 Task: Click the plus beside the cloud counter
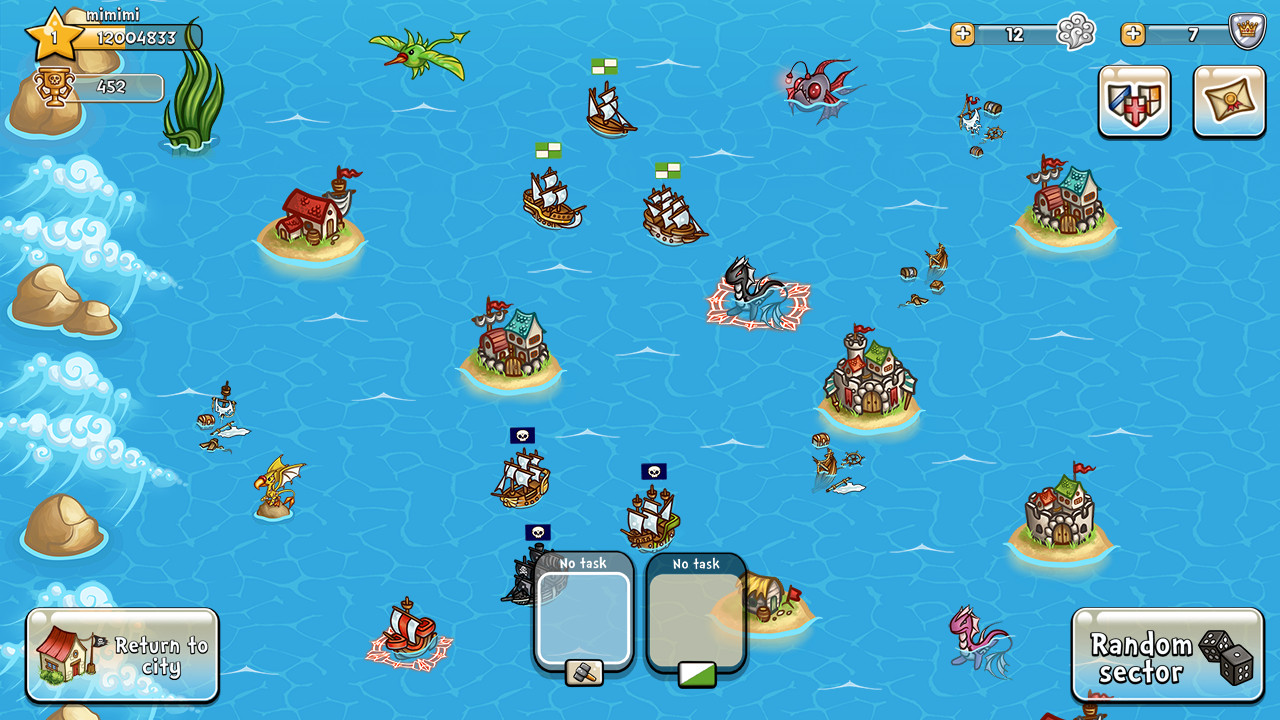pos(963,33)
